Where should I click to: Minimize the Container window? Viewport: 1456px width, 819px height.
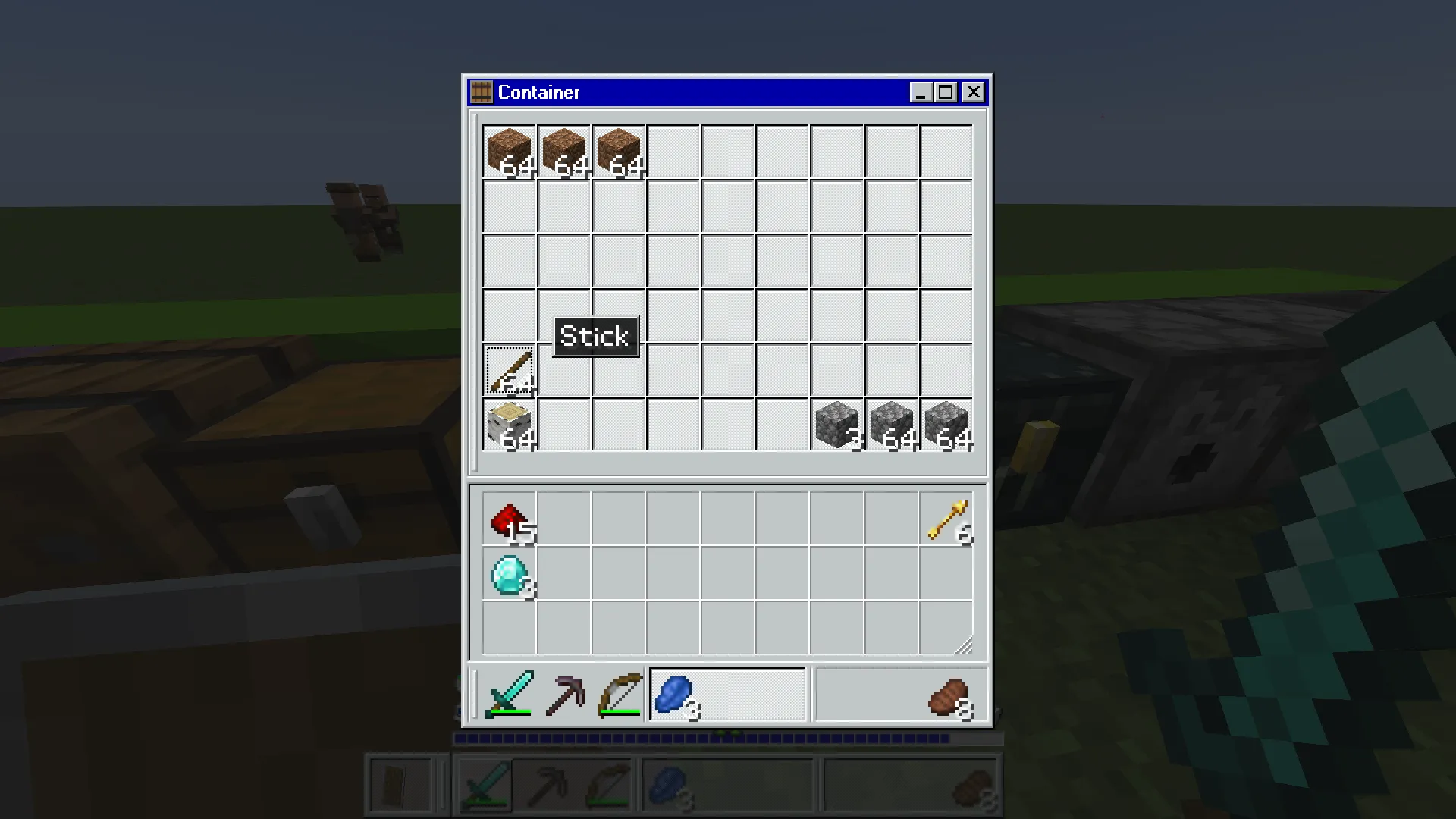pos(920,92)
